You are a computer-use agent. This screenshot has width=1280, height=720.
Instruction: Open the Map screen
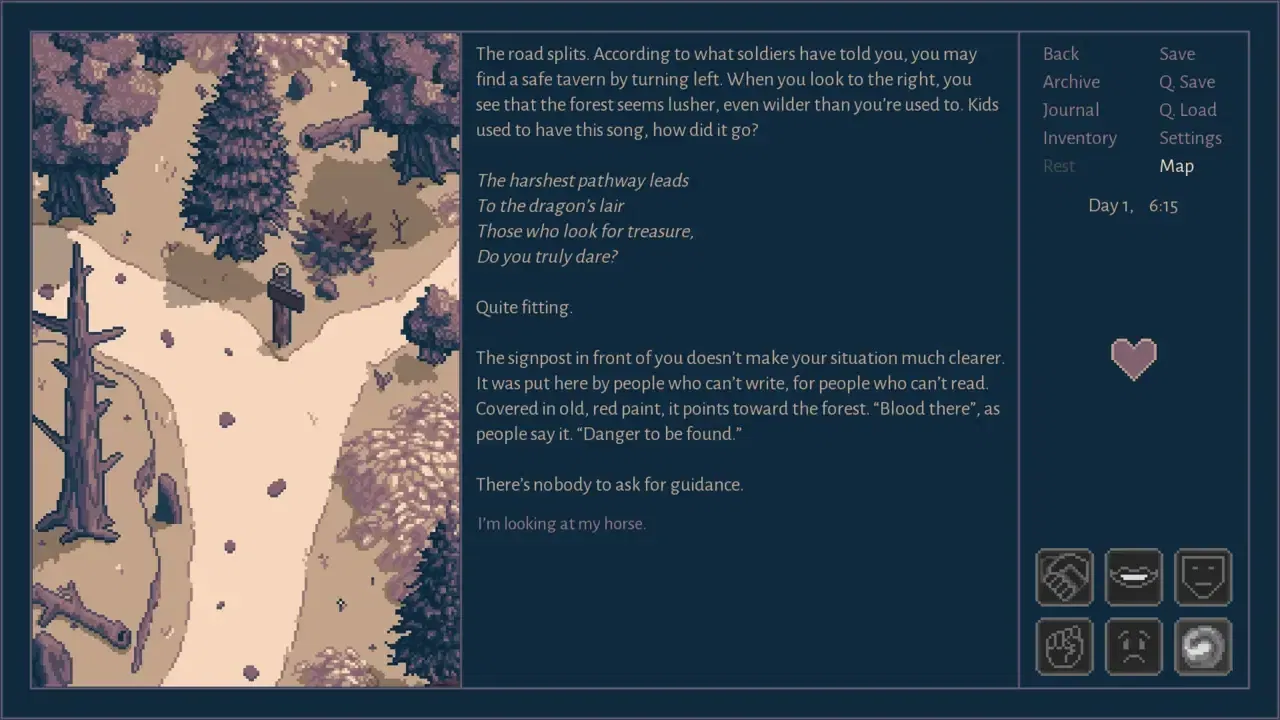click(1176, 166)
